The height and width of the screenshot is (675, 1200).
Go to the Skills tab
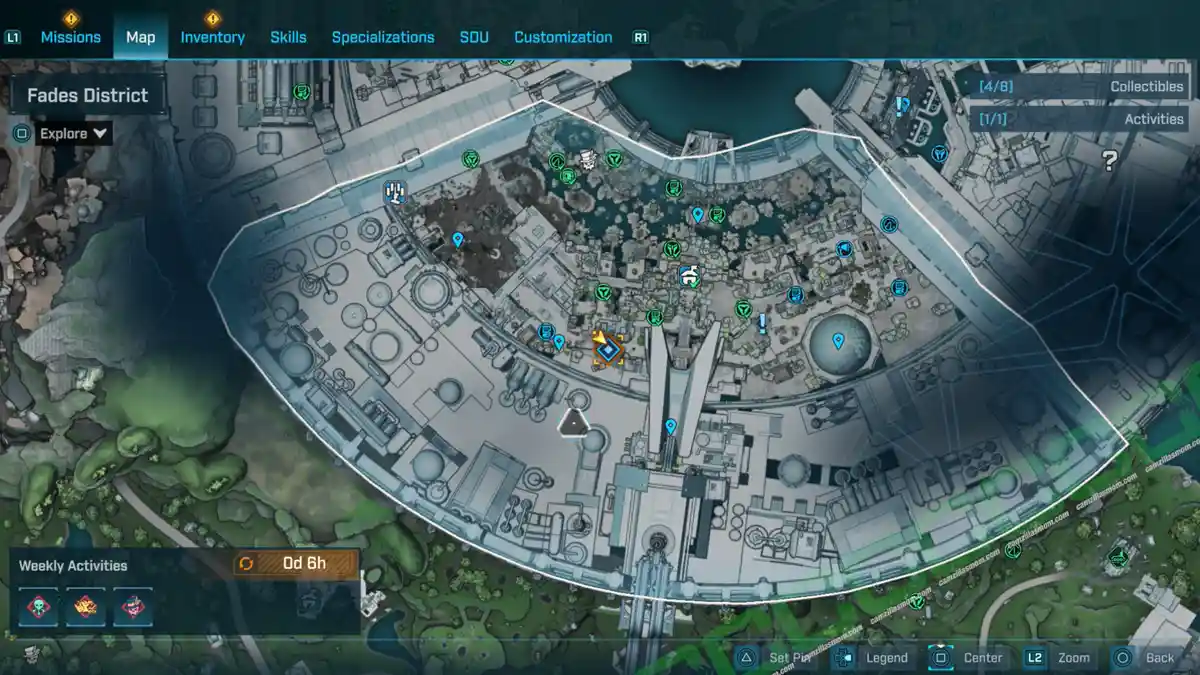(288, 37)
